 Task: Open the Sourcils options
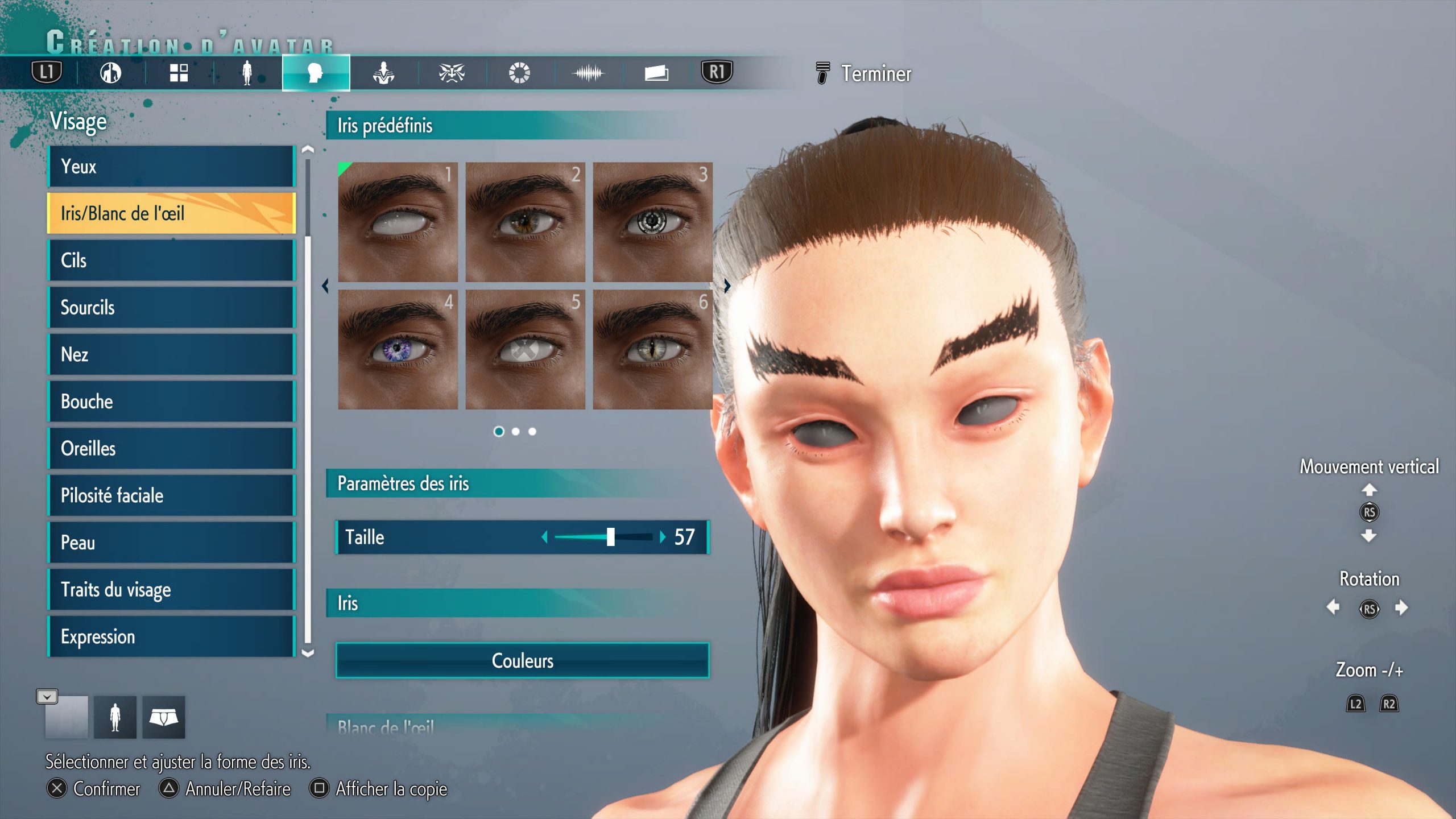(171, 308)
